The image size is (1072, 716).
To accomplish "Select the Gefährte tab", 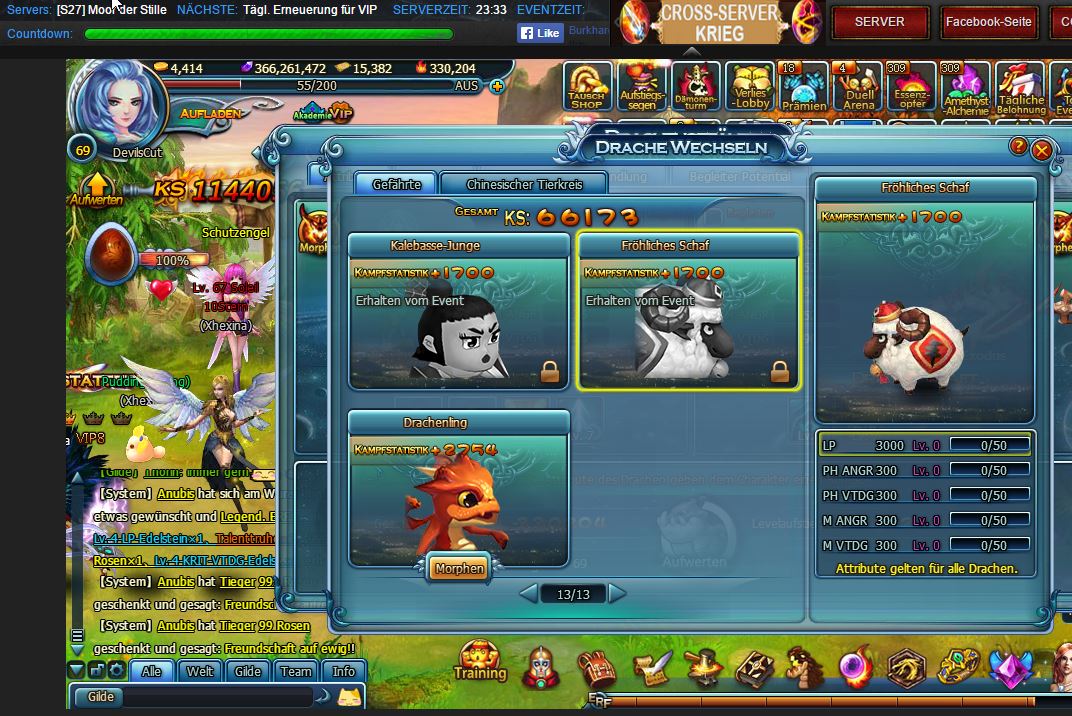I will (396, 184).
